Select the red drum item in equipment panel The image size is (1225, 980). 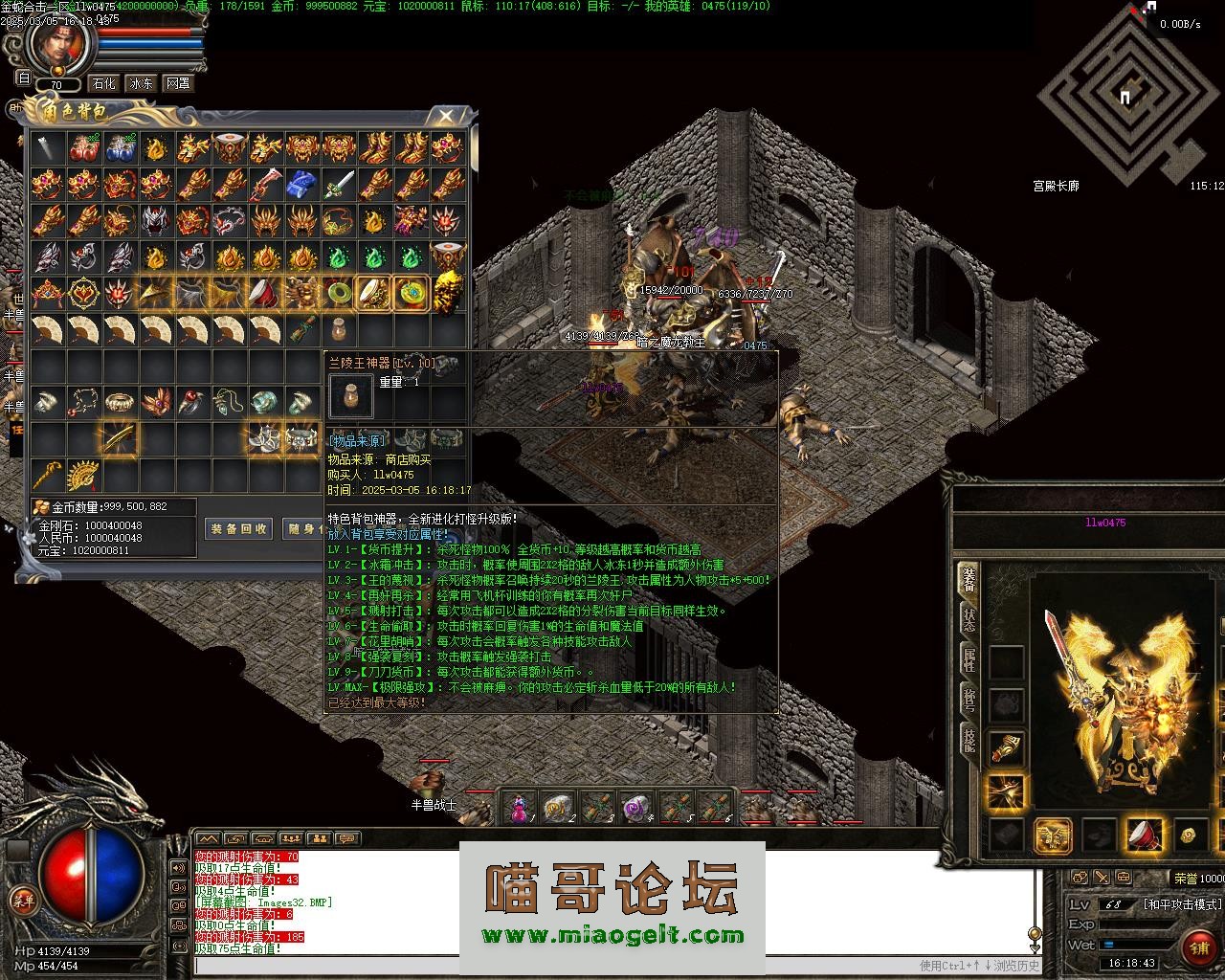[x=1145, y=835]
